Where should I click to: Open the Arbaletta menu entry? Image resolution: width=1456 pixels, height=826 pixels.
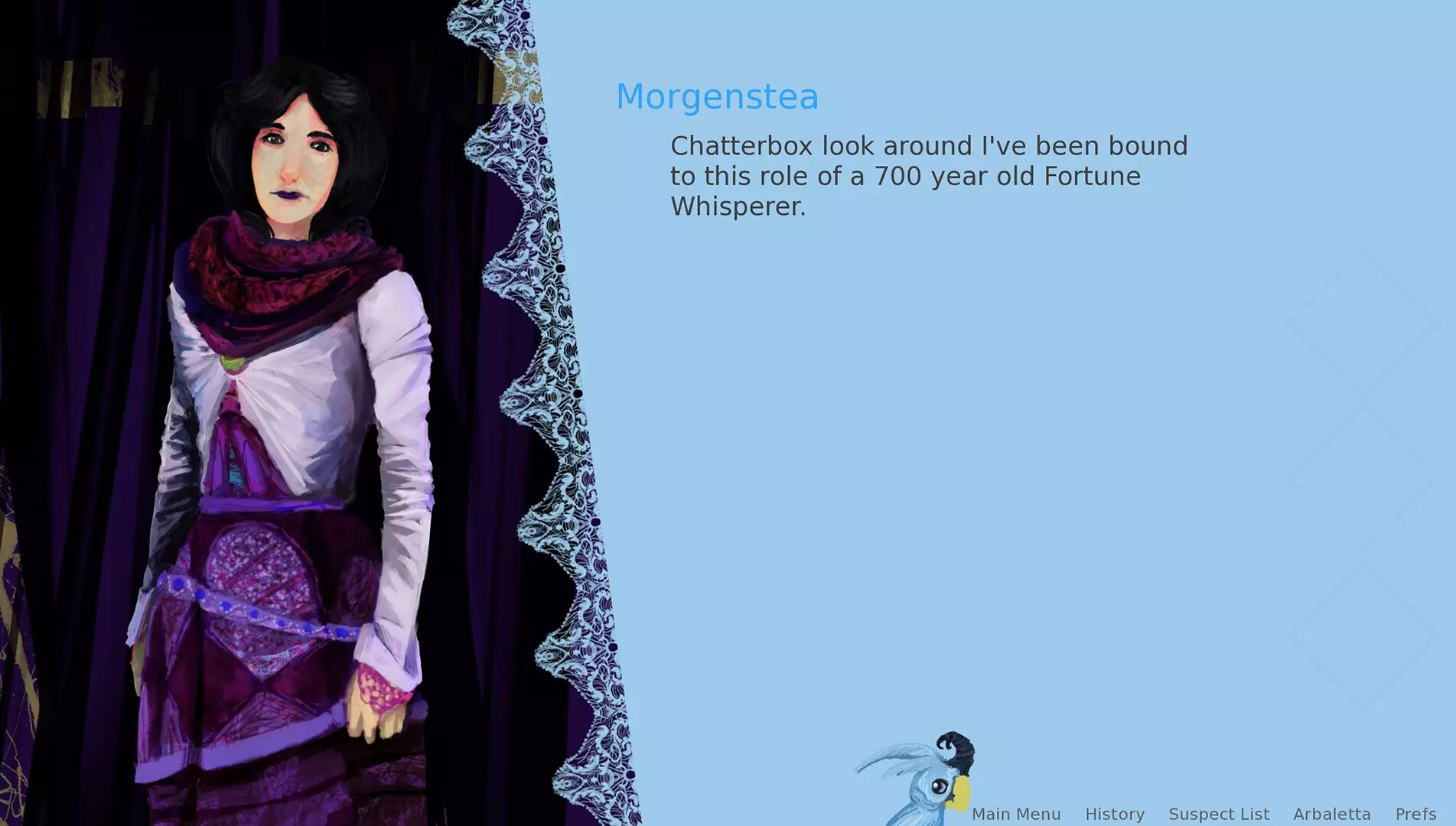point(1332,814)
